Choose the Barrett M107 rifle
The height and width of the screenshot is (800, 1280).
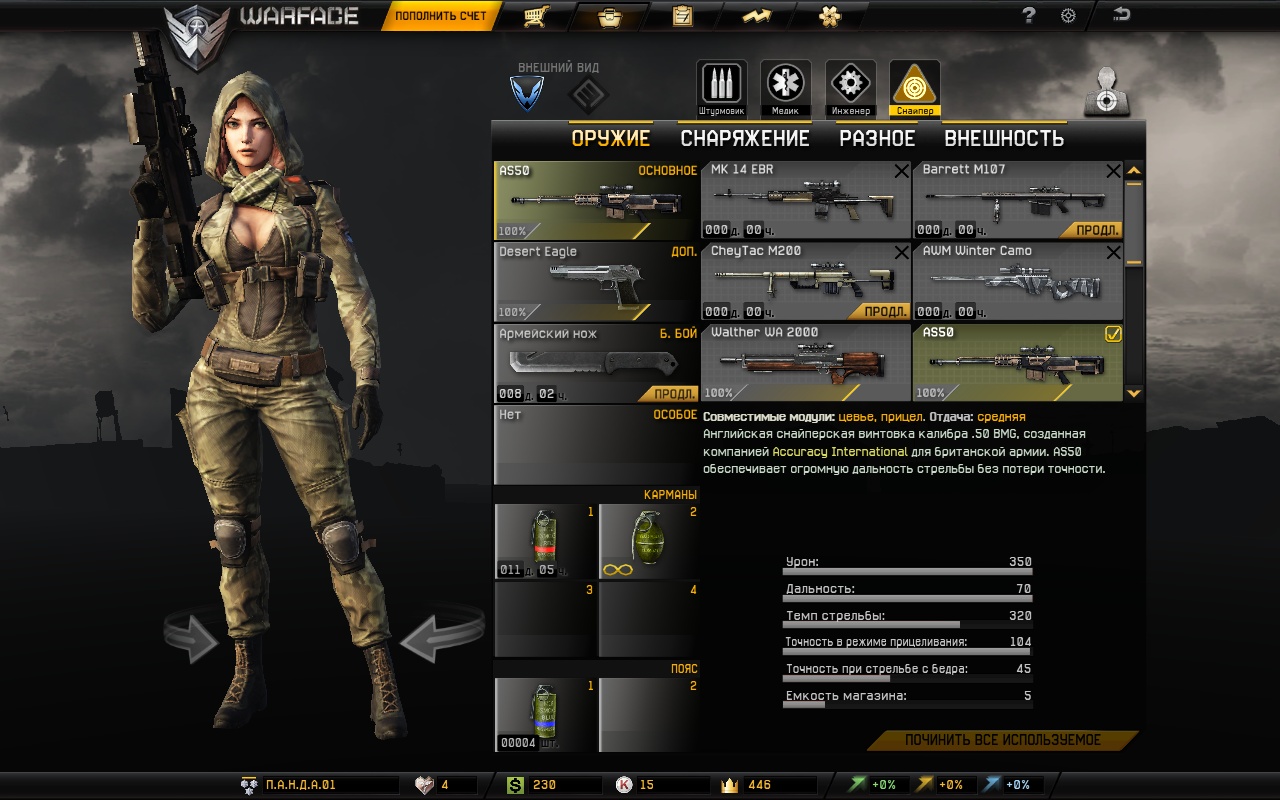click(x=1017, y=200)
